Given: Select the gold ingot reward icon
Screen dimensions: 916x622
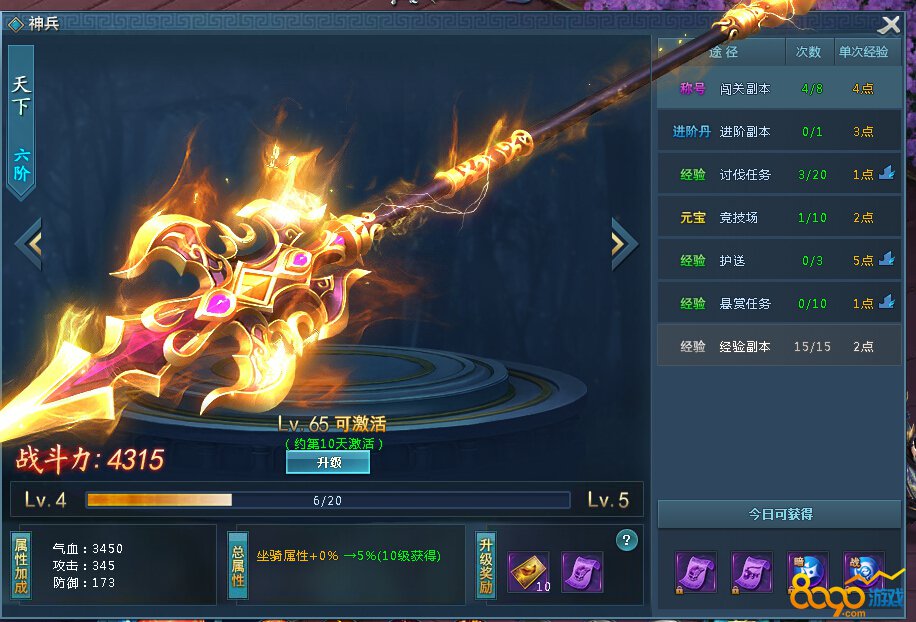Looking at the screenshot, I should click(x=527, y=572).
